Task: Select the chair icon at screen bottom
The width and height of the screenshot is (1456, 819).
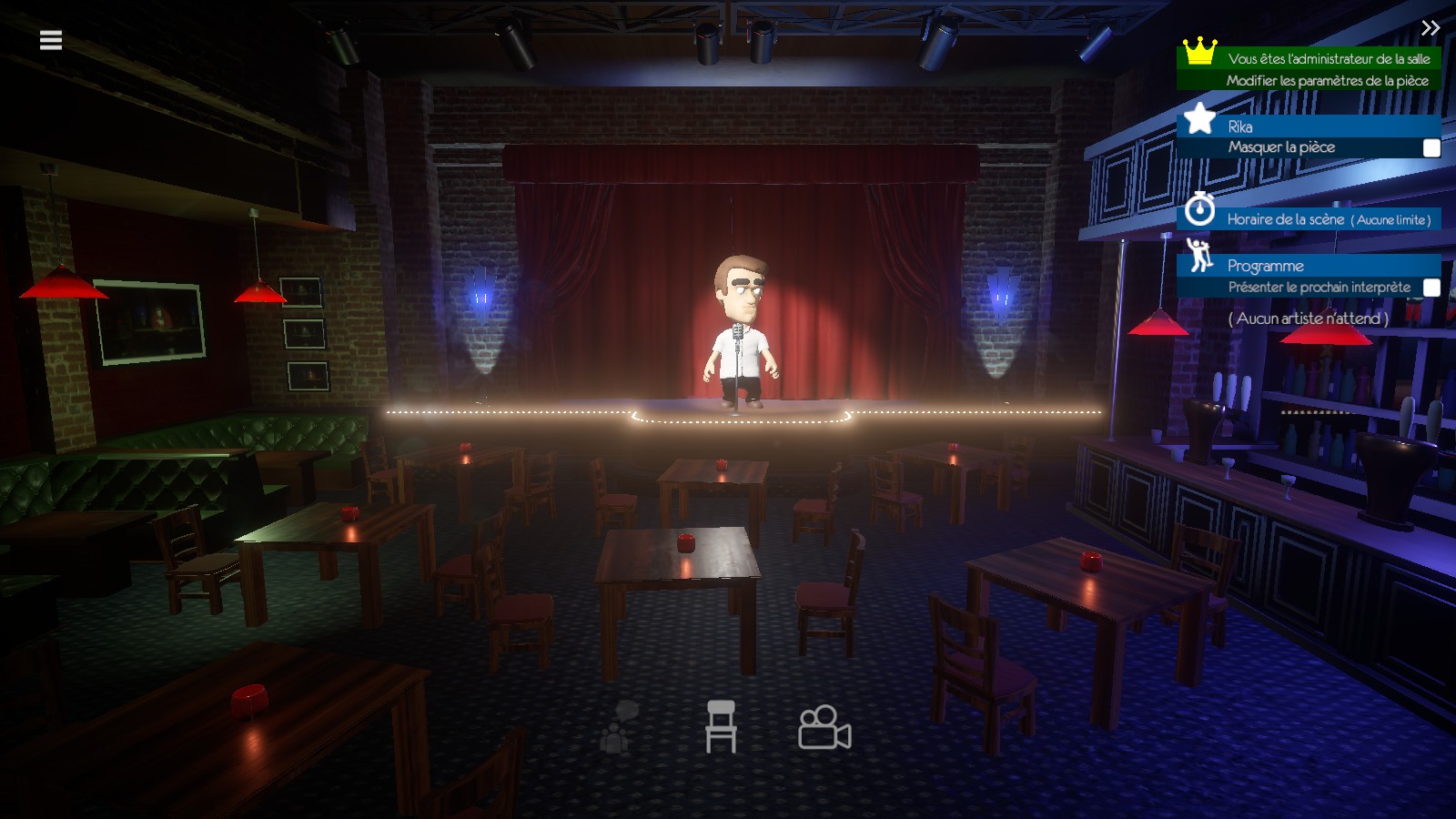Action: pyautogui.click(x=723, y=728)
